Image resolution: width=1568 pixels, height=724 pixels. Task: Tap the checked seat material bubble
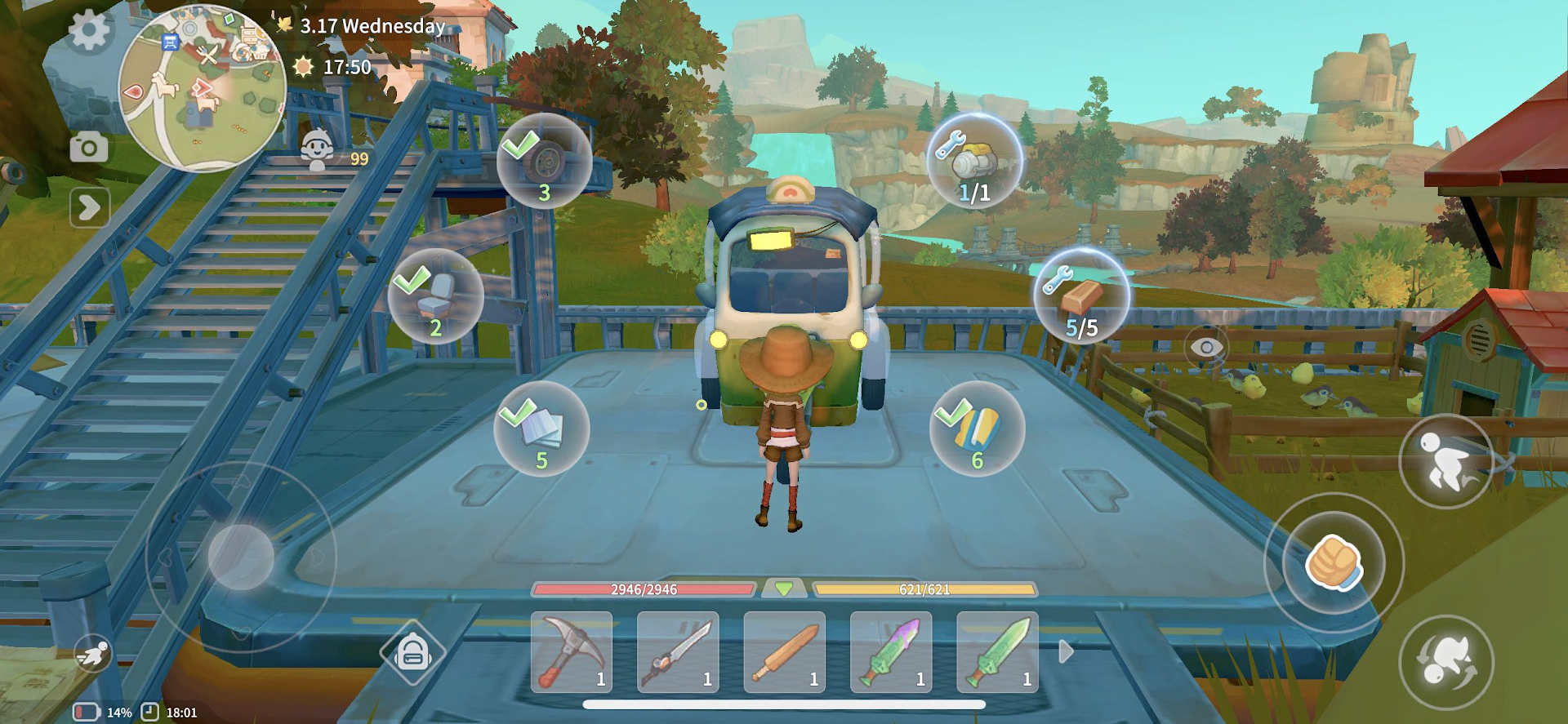[436, 297]
